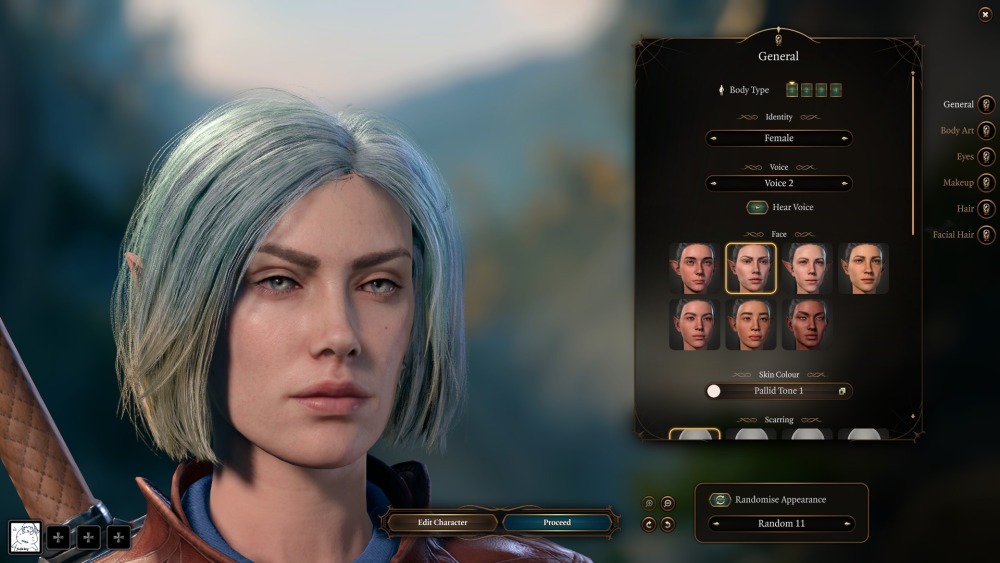Cycle to the next Identity option

click(x=845, y=138)
